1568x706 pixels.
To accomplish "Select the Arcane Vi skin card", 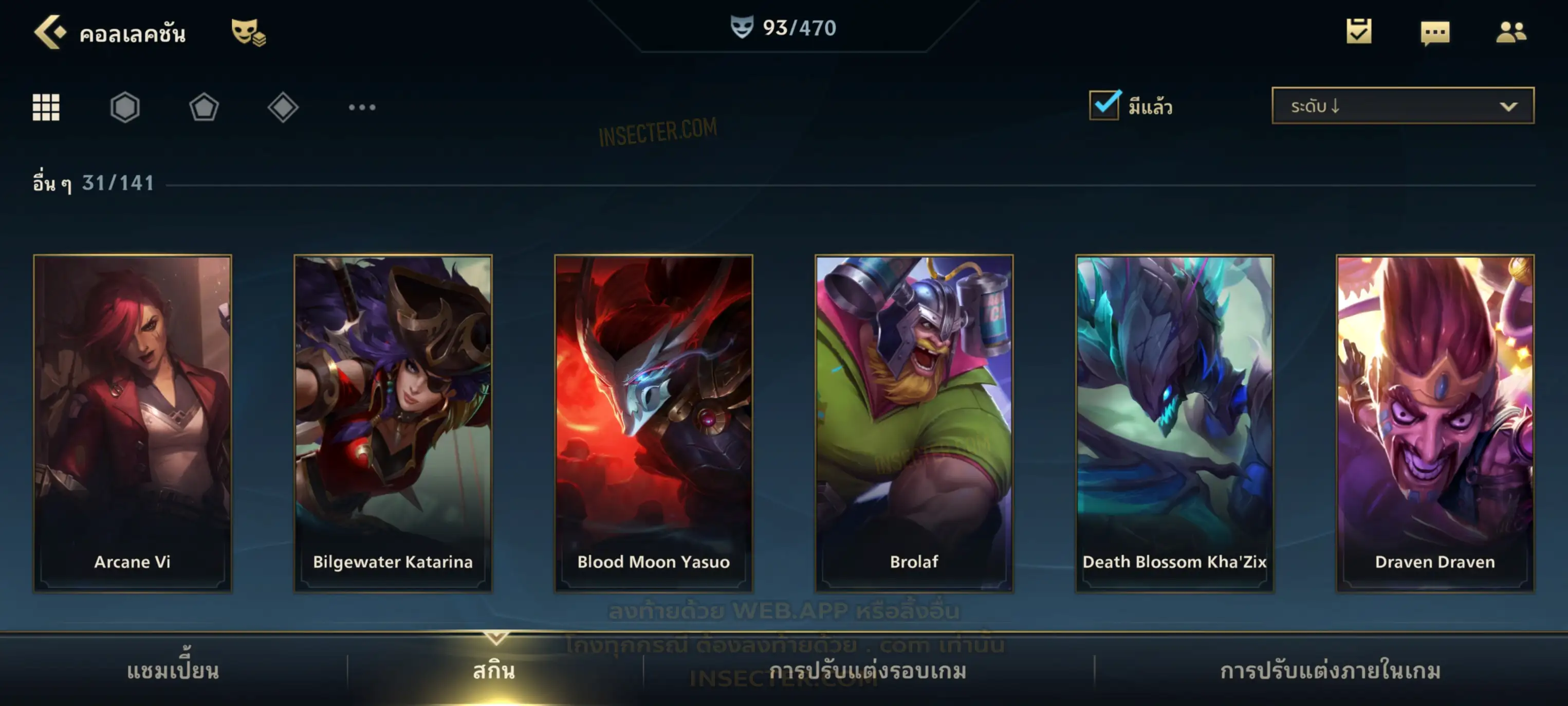I will click(x=133, y=423).
